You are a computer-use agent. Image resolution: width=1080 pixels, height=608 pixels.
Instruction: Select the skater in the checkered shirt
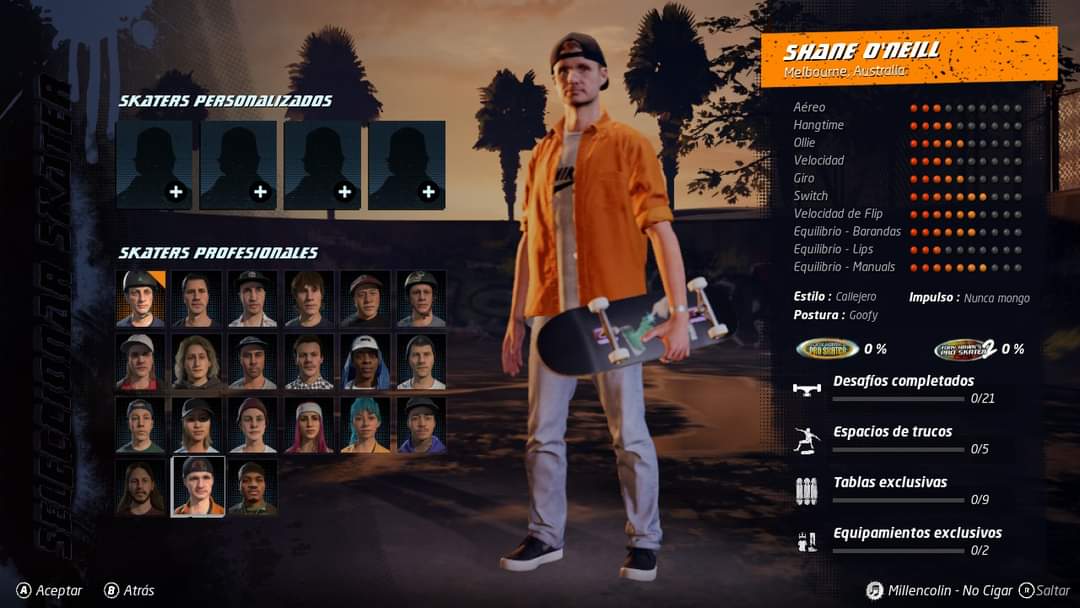coord(309,361)
